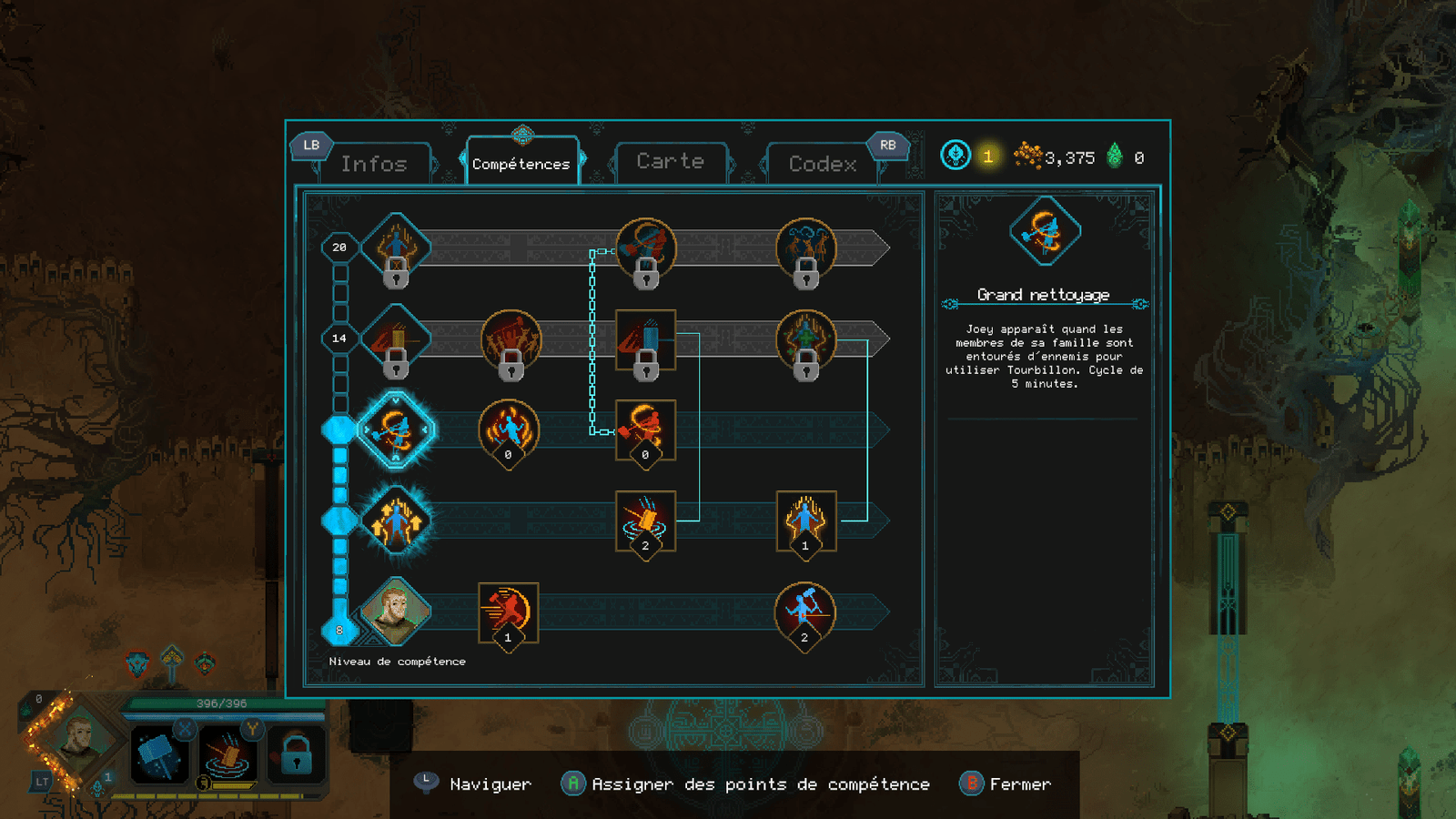Pick the circular blue figure in flames skill
Viewport: 1456px width, 819px height.
[509, 429]
